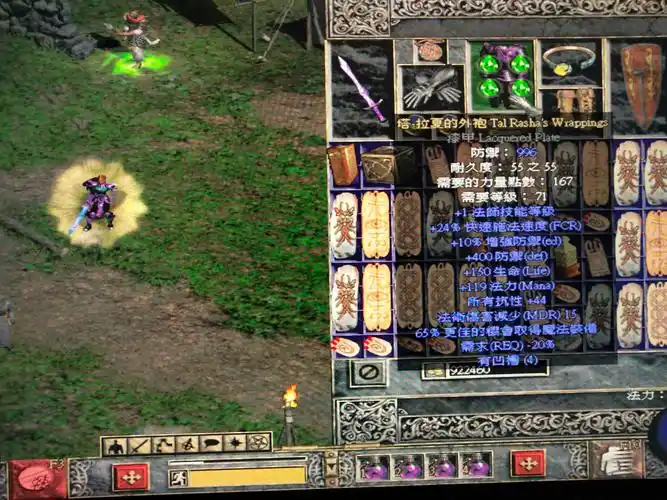
Task: Click the red plus button for skill points
Action: point(527,463)
